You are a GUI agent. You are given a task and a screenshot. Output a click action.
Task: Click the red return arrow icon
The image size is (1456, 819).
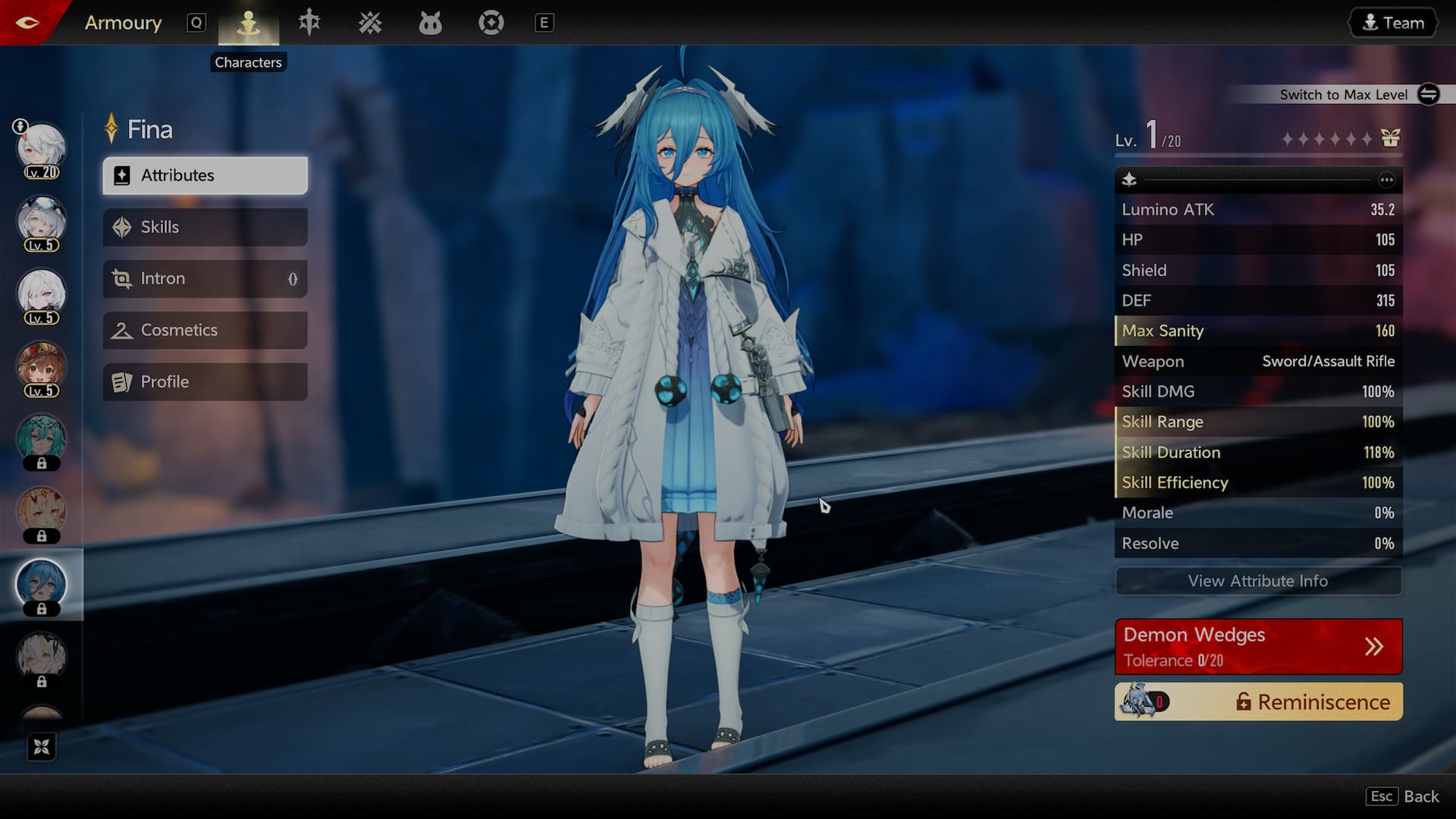27,22
